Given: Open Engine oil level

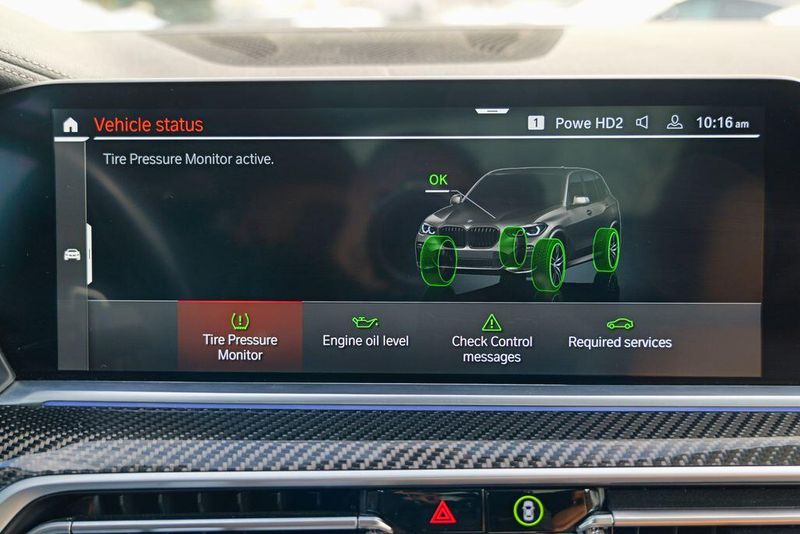Looking at the screenshot, I should point(365,334).
